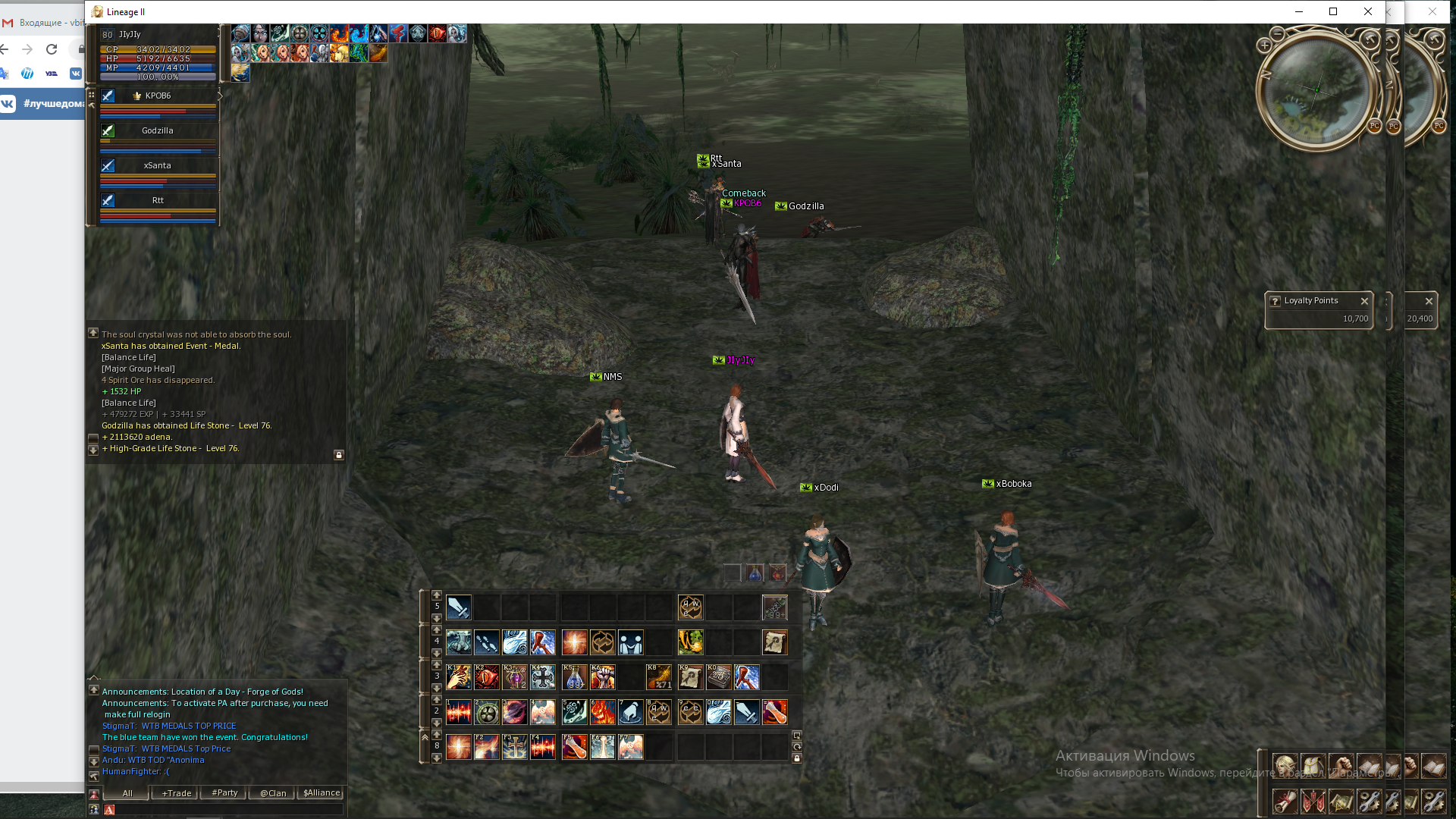Activate the K2 red eye skill
The image size is (1456, 819).
487,677
